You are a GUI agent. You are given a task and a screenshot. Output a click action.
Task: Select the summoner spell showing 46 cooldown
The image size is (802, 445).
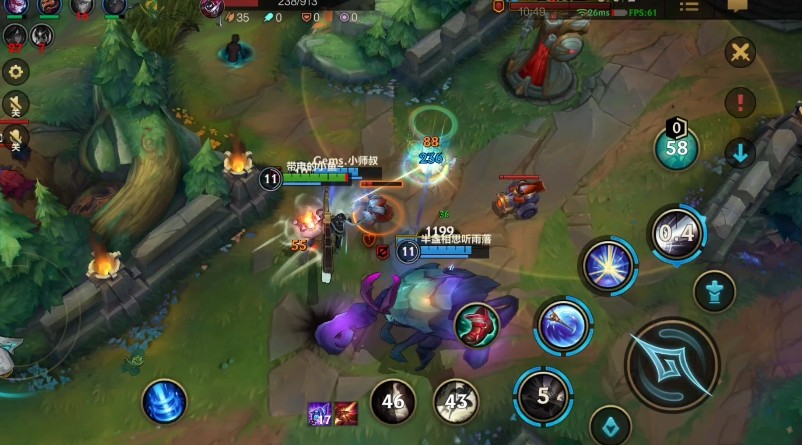(393, 403)
